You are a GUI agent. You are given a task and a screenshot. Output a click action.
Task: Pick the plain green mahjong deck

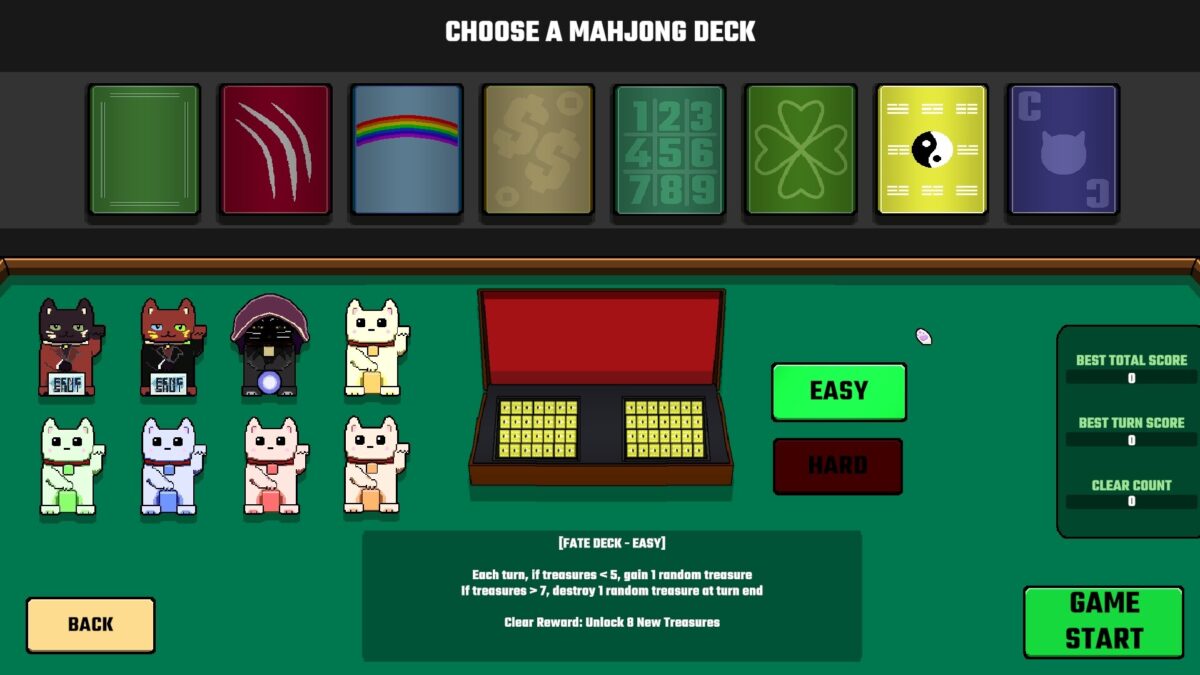coord(144,149)
